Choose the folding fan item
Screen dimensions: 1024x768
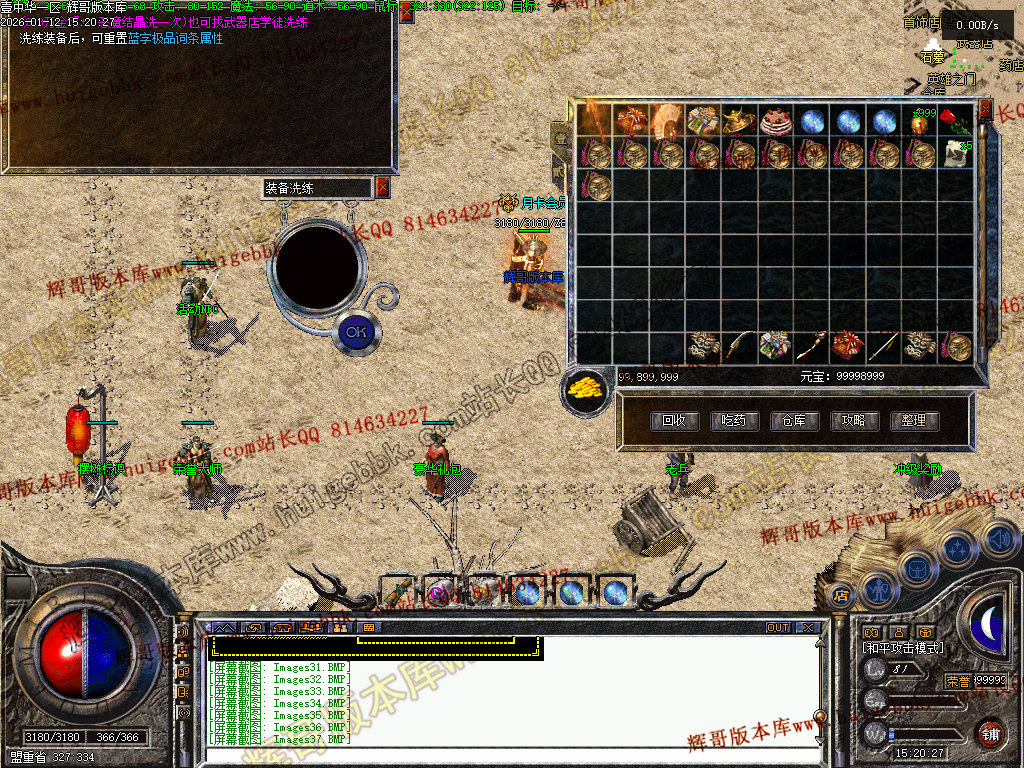[x=666, y=122]
